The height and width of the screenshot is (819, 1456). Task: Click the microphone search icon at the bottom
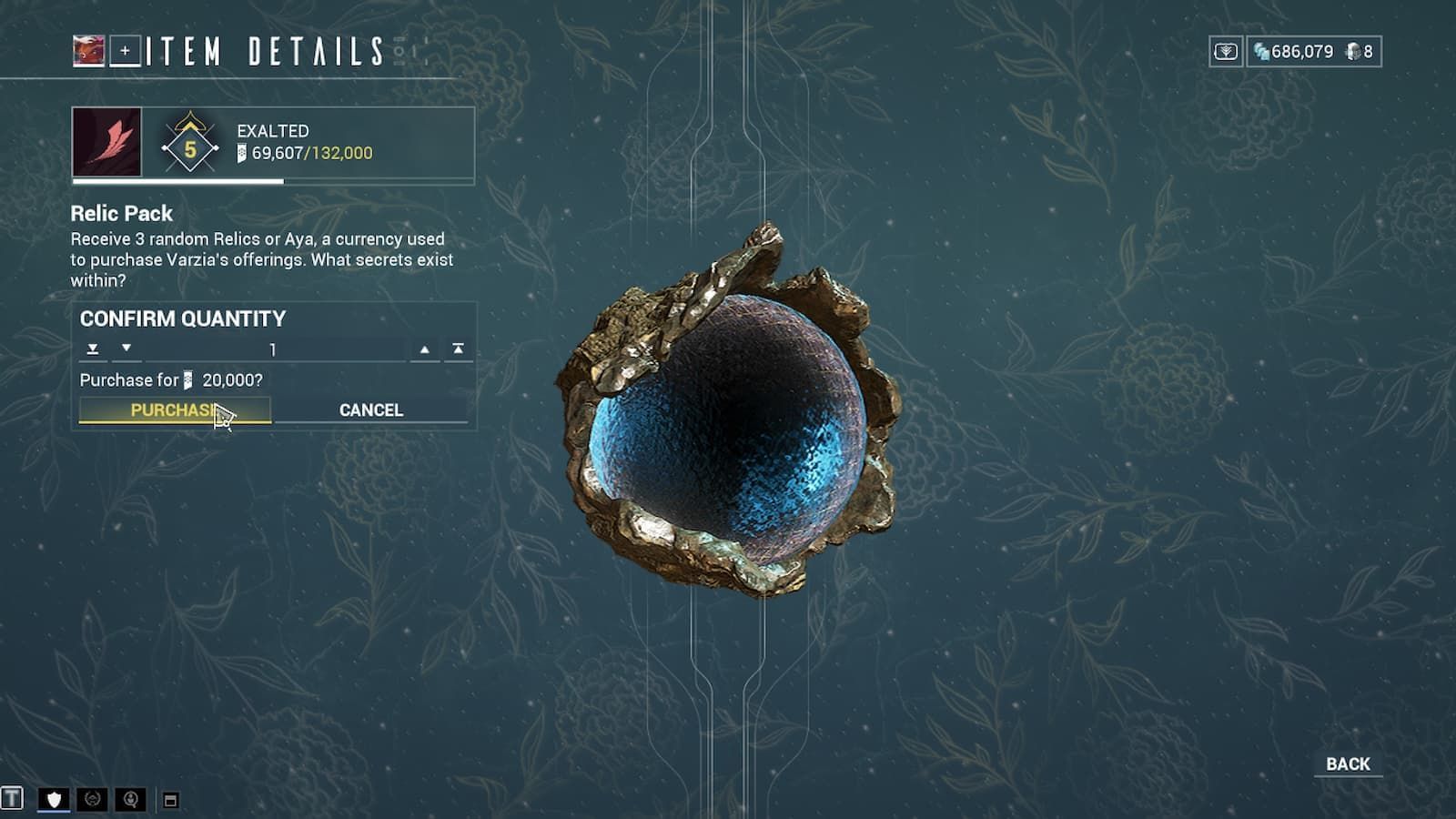point(130,799)
